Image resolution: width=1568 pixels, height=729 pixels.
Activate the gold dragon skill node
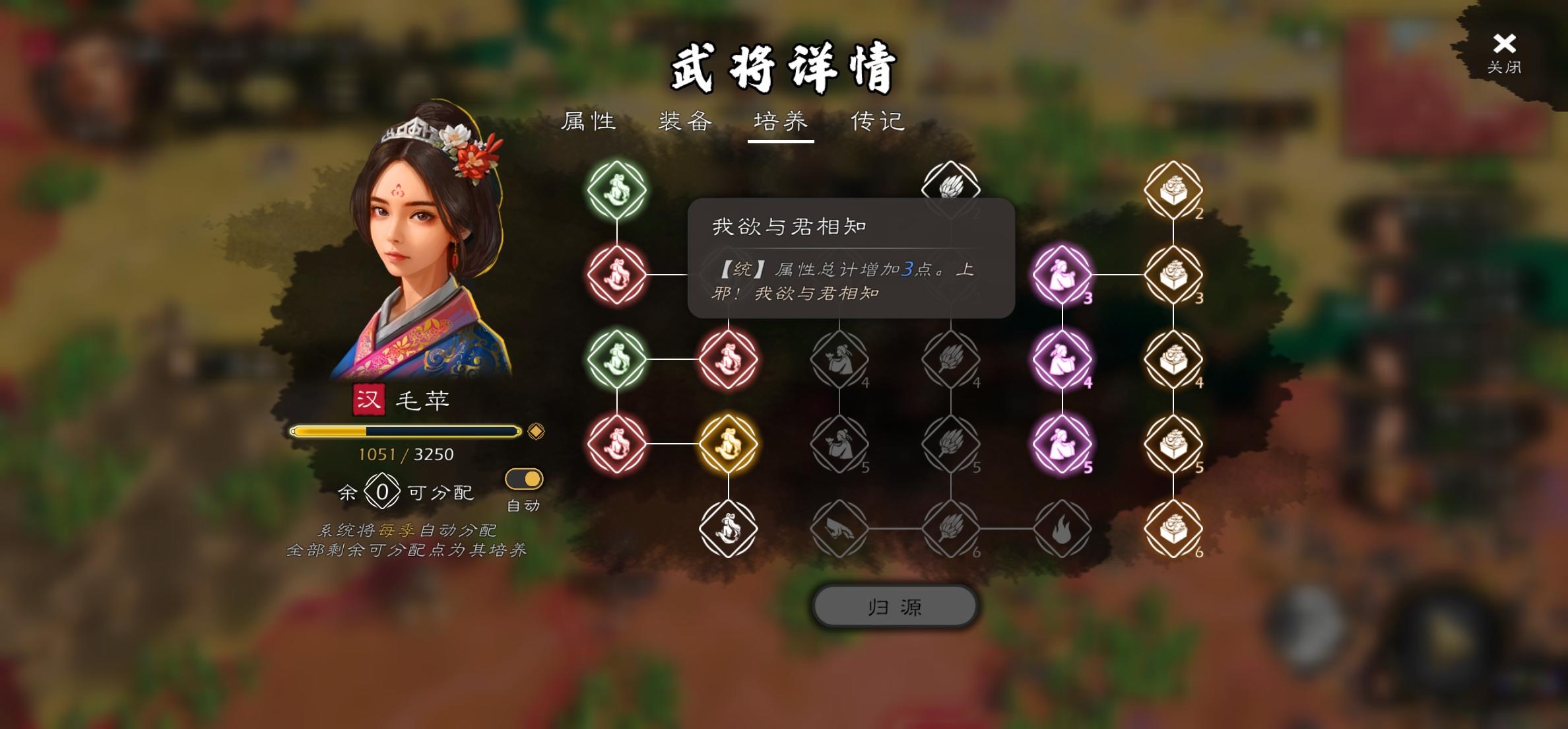(729, 444)
